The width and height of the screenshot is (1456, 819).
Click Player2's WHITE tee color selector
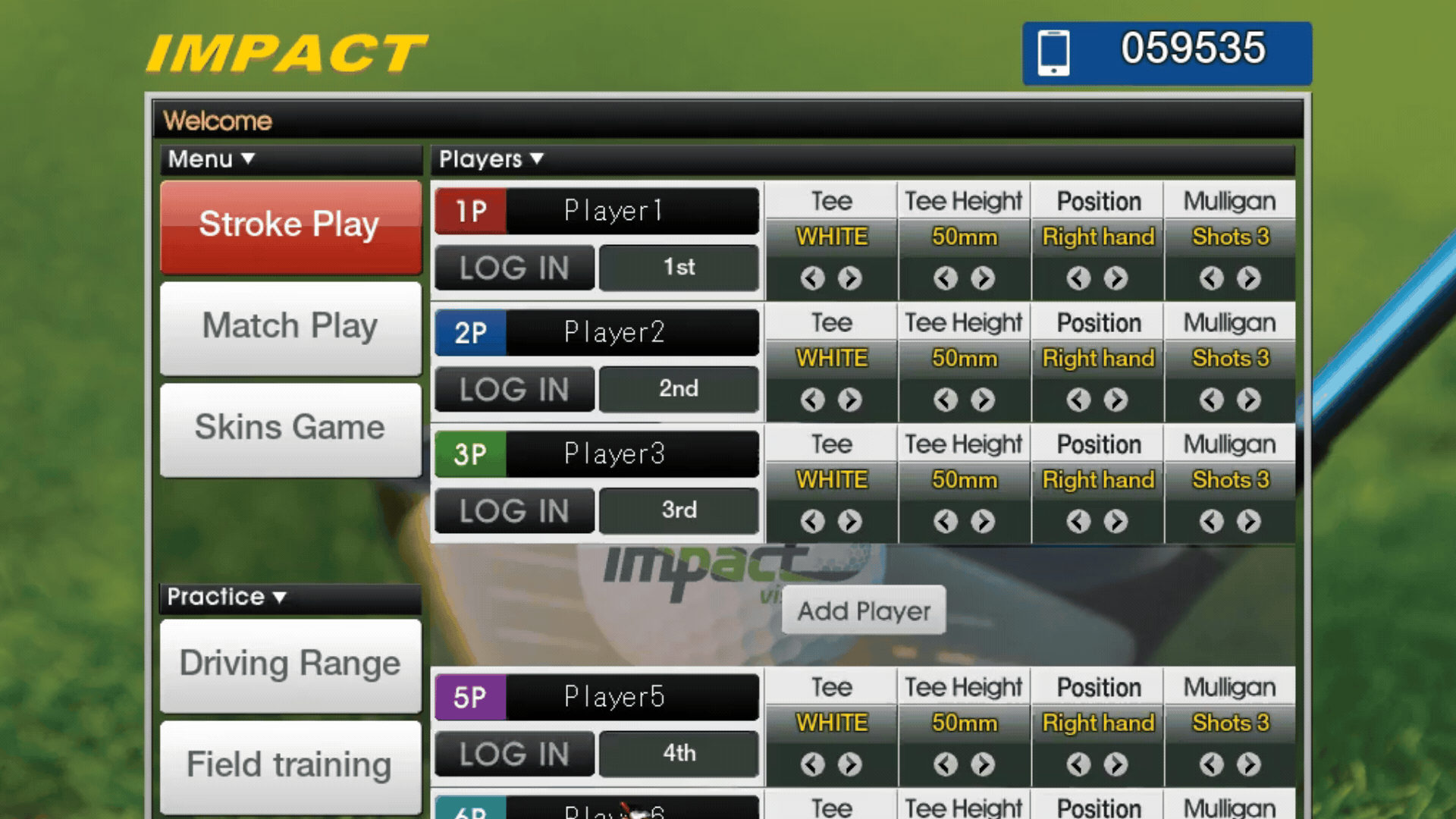point(831,358)
